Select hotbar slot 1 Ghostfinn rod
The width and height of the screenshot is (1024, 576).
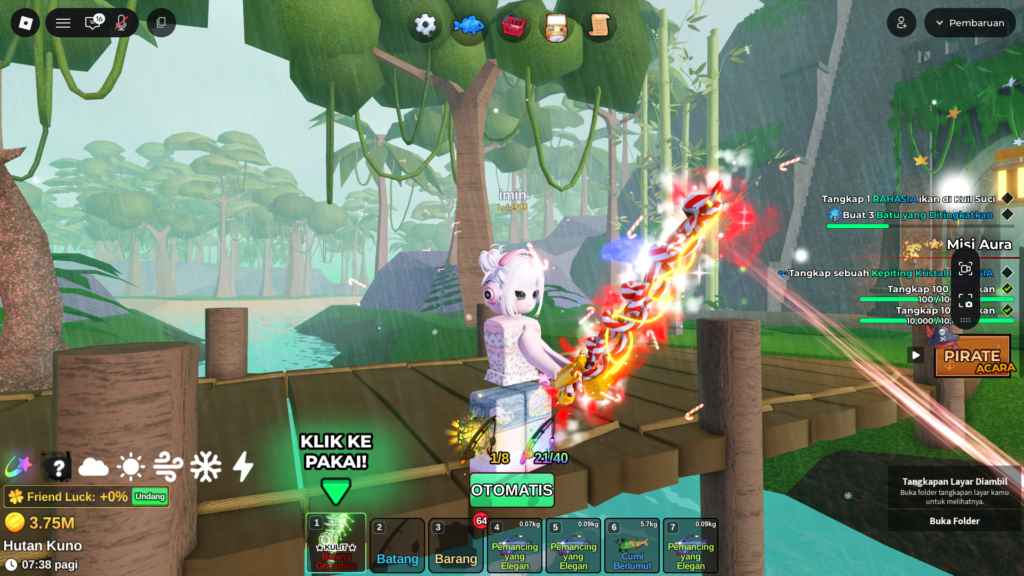coord(336,544)
